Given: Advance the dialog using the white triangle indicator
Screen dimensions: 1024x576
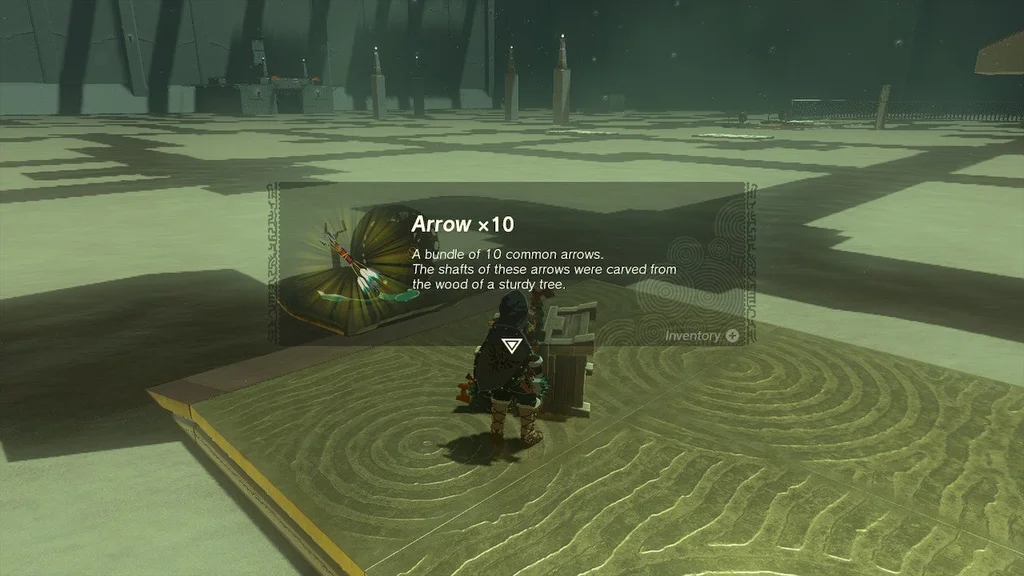Looking at the screenshot, I should (x=512, y=345).
